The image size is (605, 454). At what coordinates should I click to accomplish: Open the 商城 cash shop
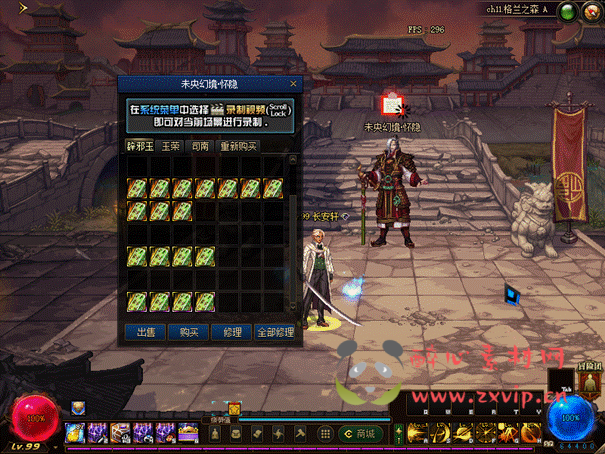(358, 433)
